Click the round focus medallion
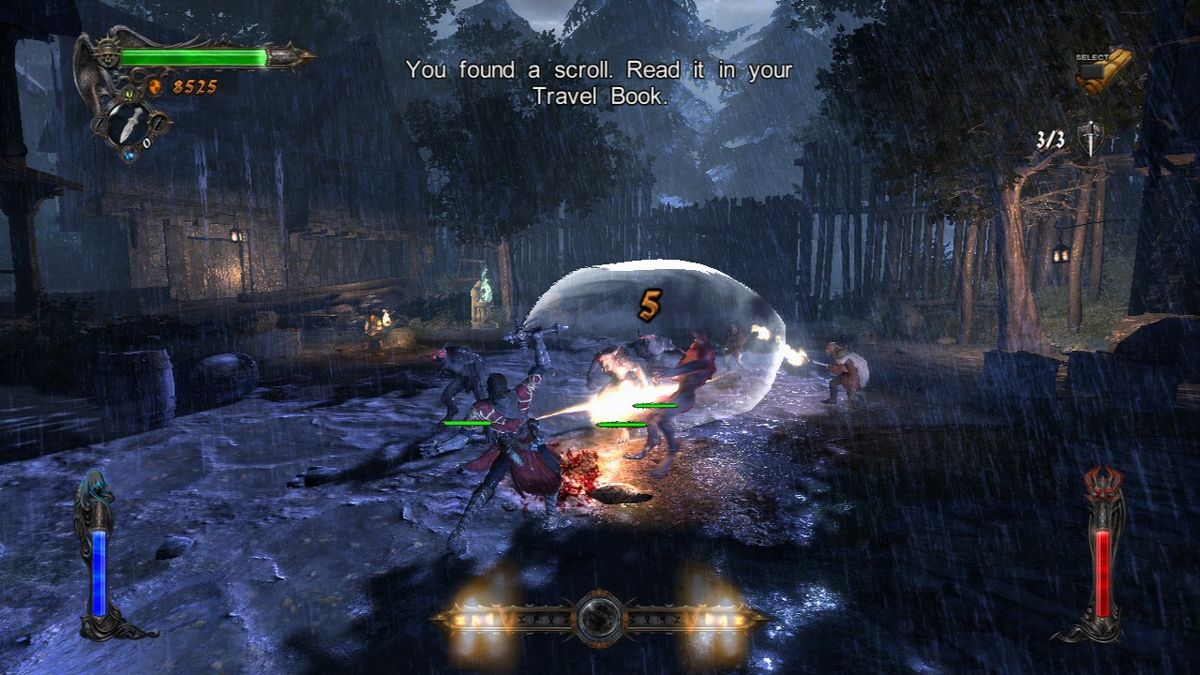 tap(600, 618)
